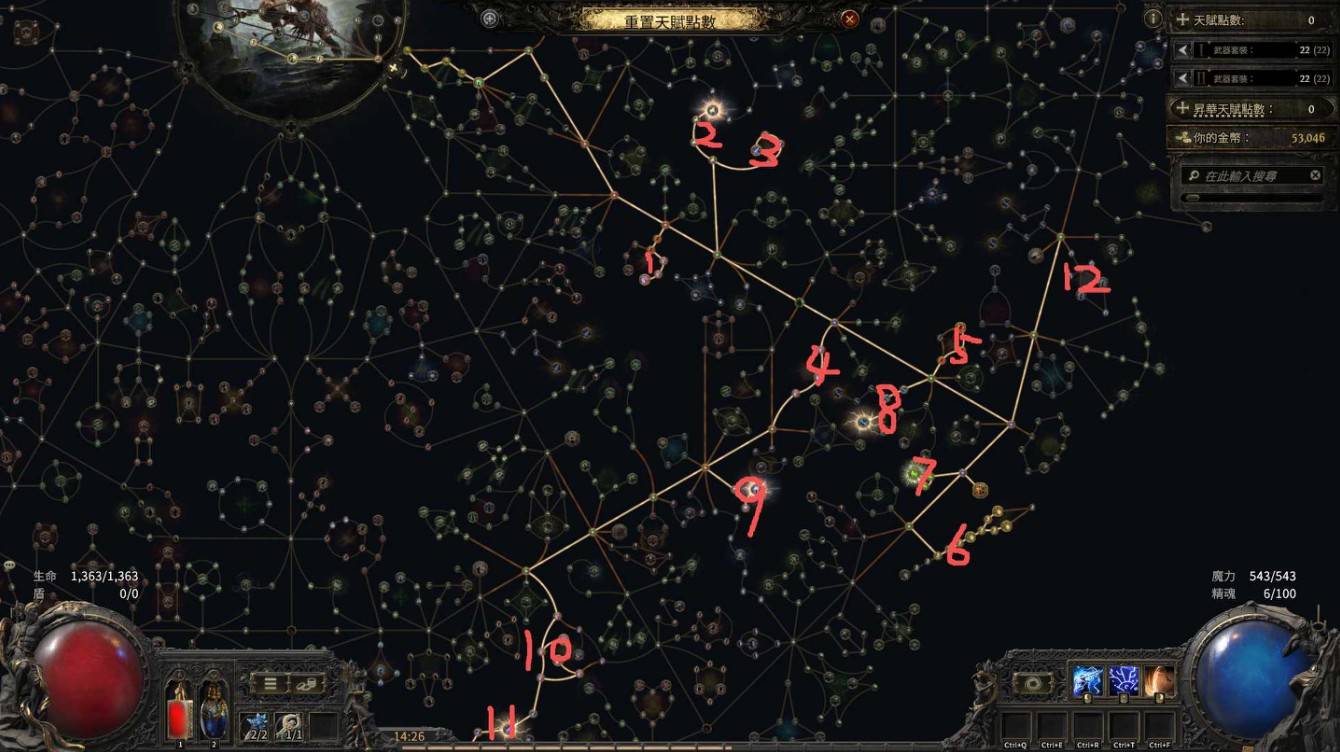The image size is (1340, 752).
Task: Open the three-line menu button
Action: tap(269, 684)
